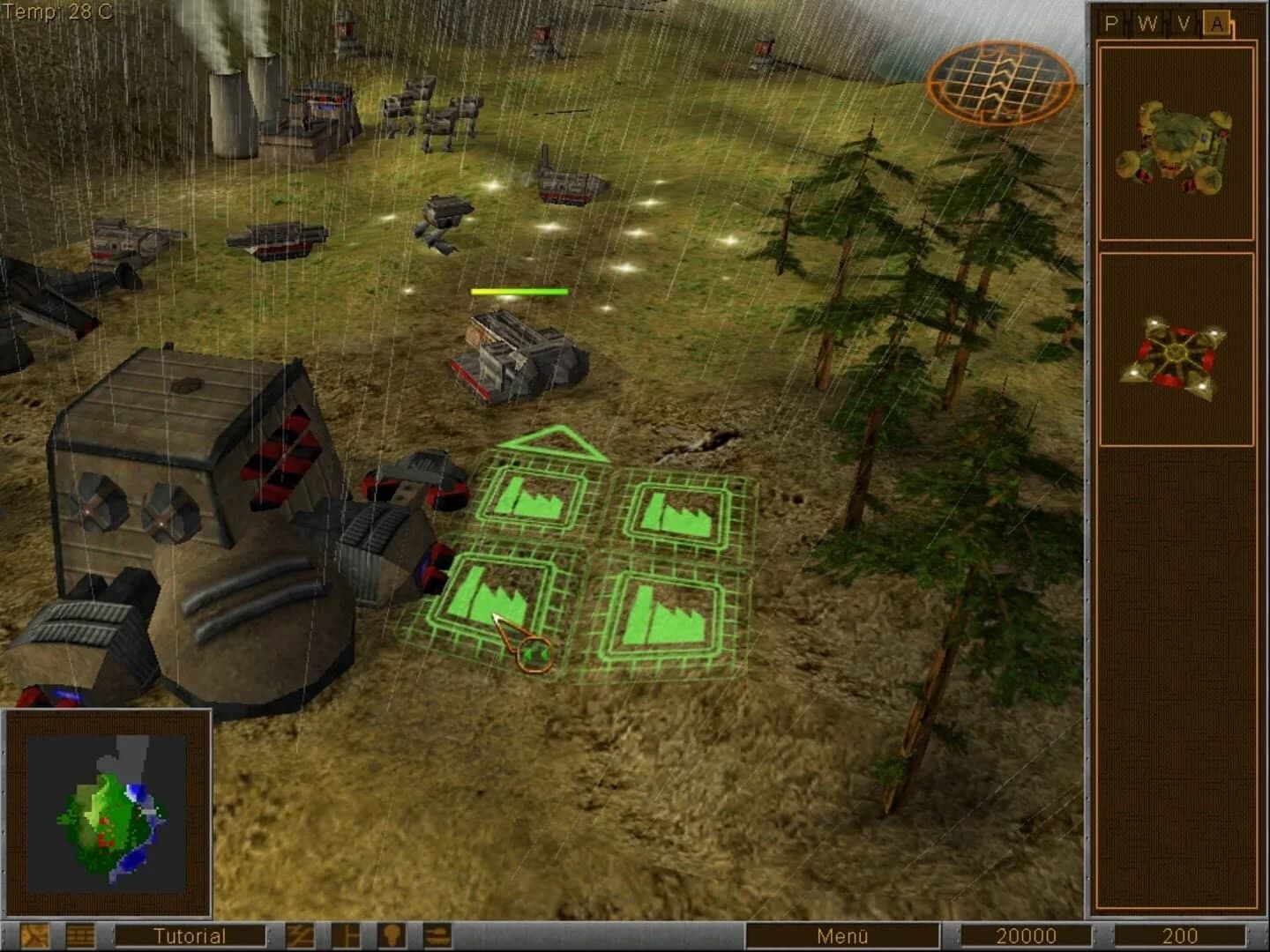Select the lightbulb research icon

(x=392, y=936)
